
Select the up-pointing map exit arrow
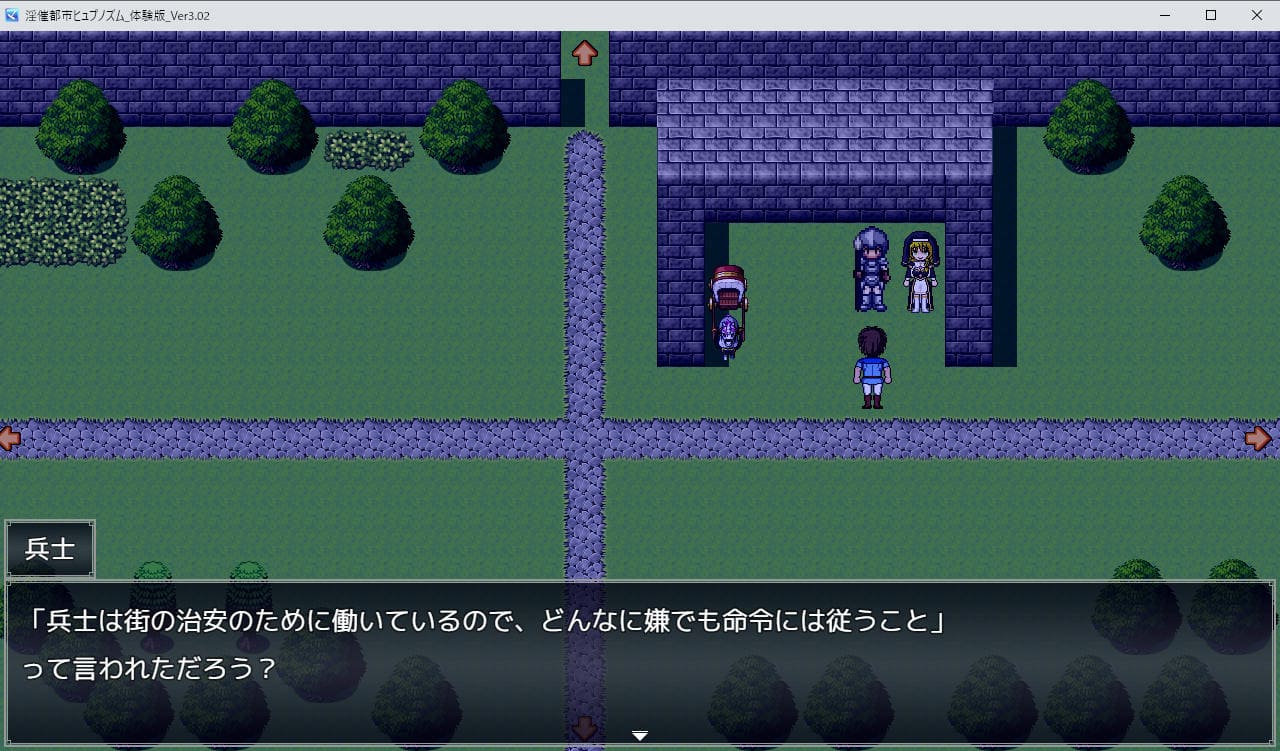click(x=585, y=53)
